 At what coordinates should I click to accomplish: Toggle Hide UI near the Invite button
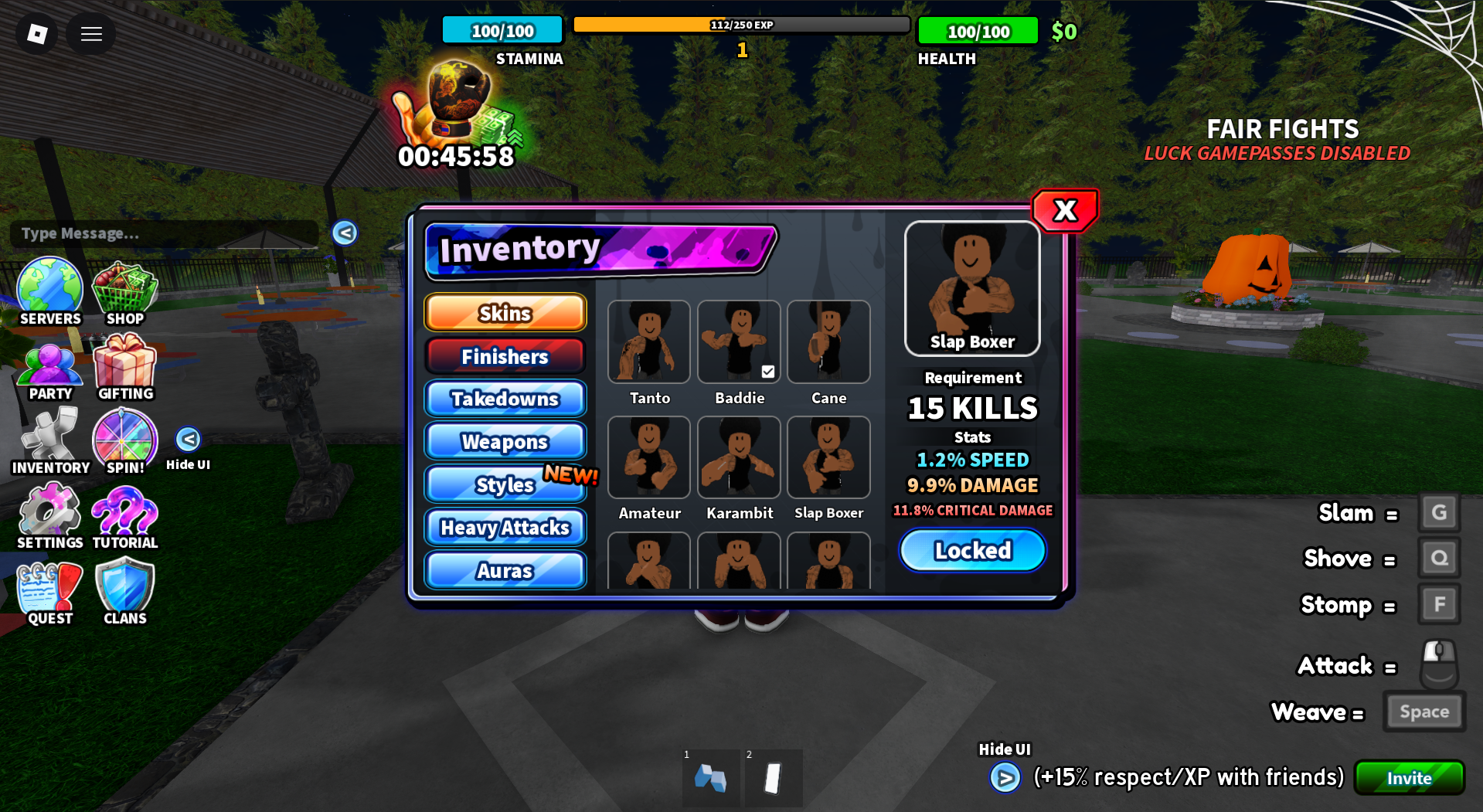(1005, 778)
